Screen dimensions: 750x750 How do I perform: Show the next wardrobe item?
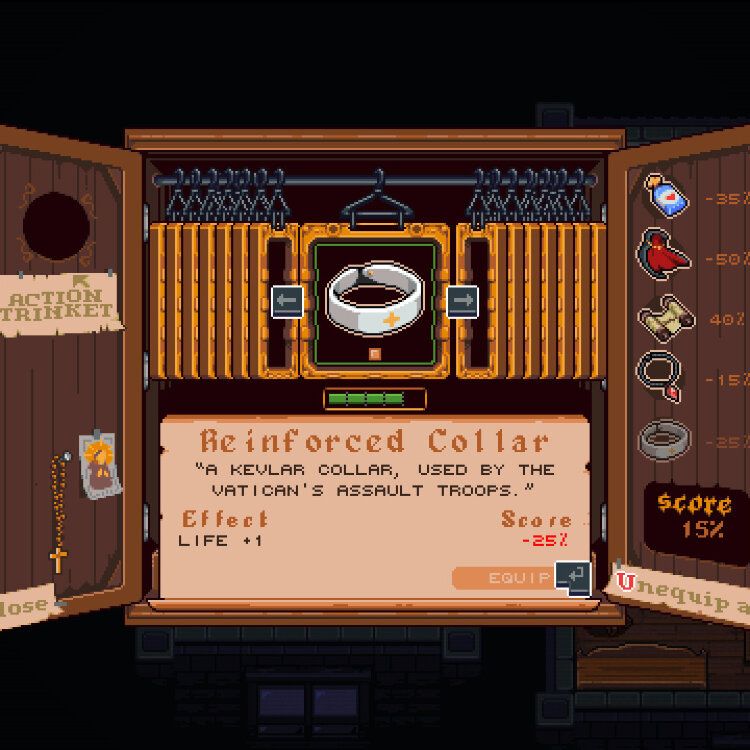coord(462,301)
